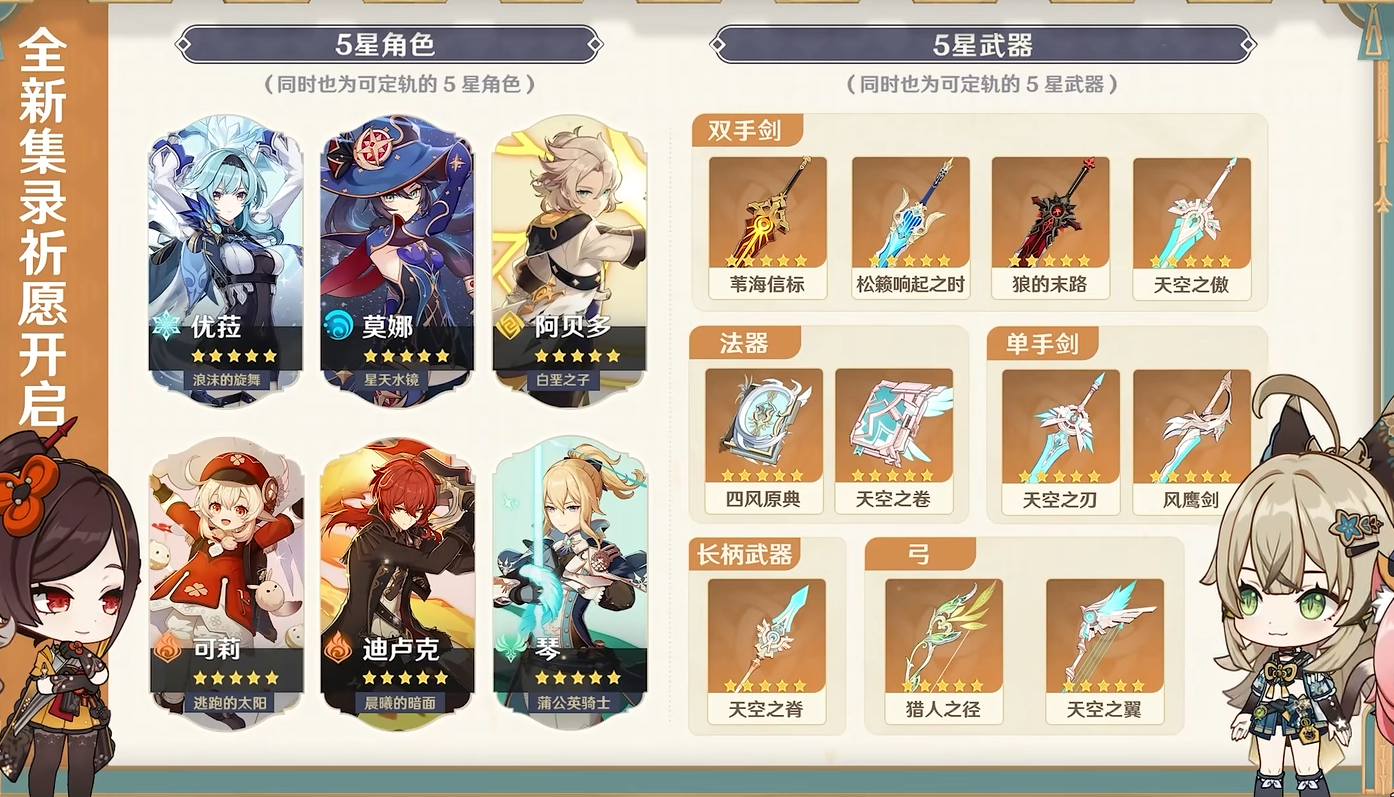This screenshot has width=1394, height=797.
Task: Select the 天空之脊 polearm icon
Action: pyautogui.click(x=766, y=635)
